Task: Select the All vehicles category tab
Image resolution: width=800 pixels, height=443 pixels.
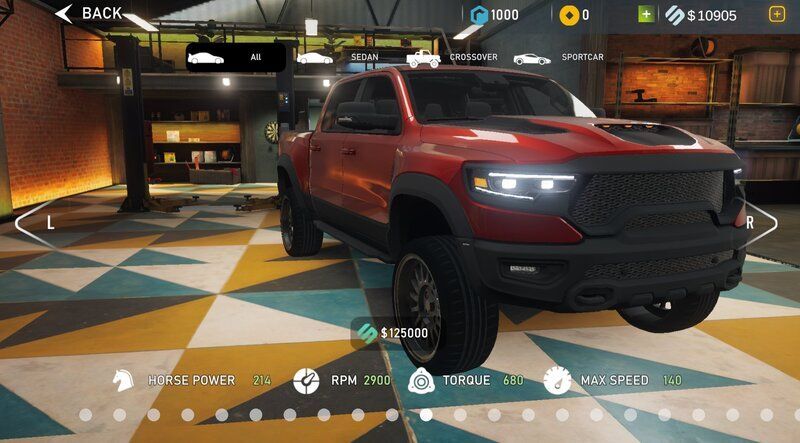Action: [x=236, y=57]
